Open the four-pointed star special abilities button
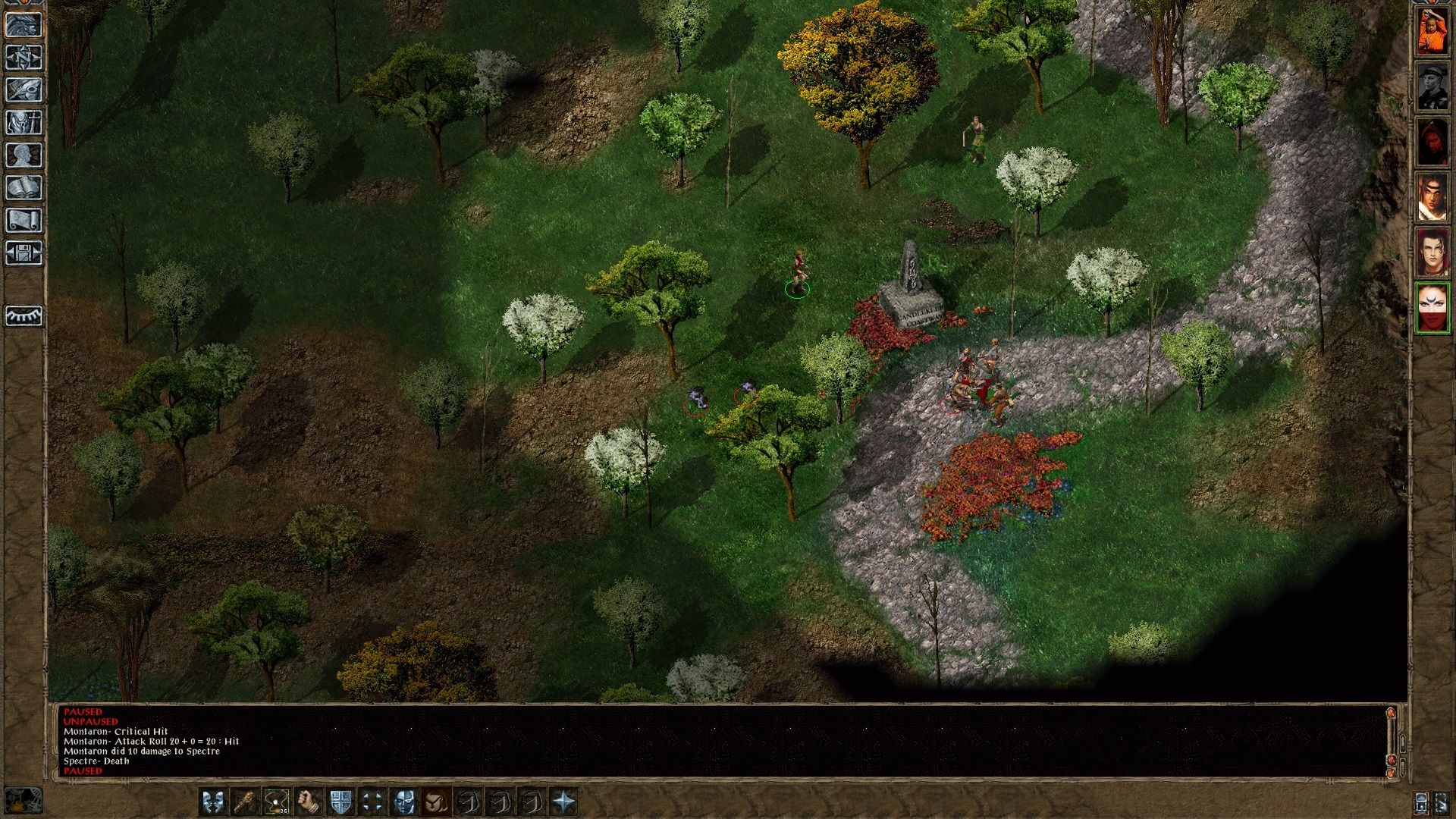1456x819 pixels. (x=564, y=802)
